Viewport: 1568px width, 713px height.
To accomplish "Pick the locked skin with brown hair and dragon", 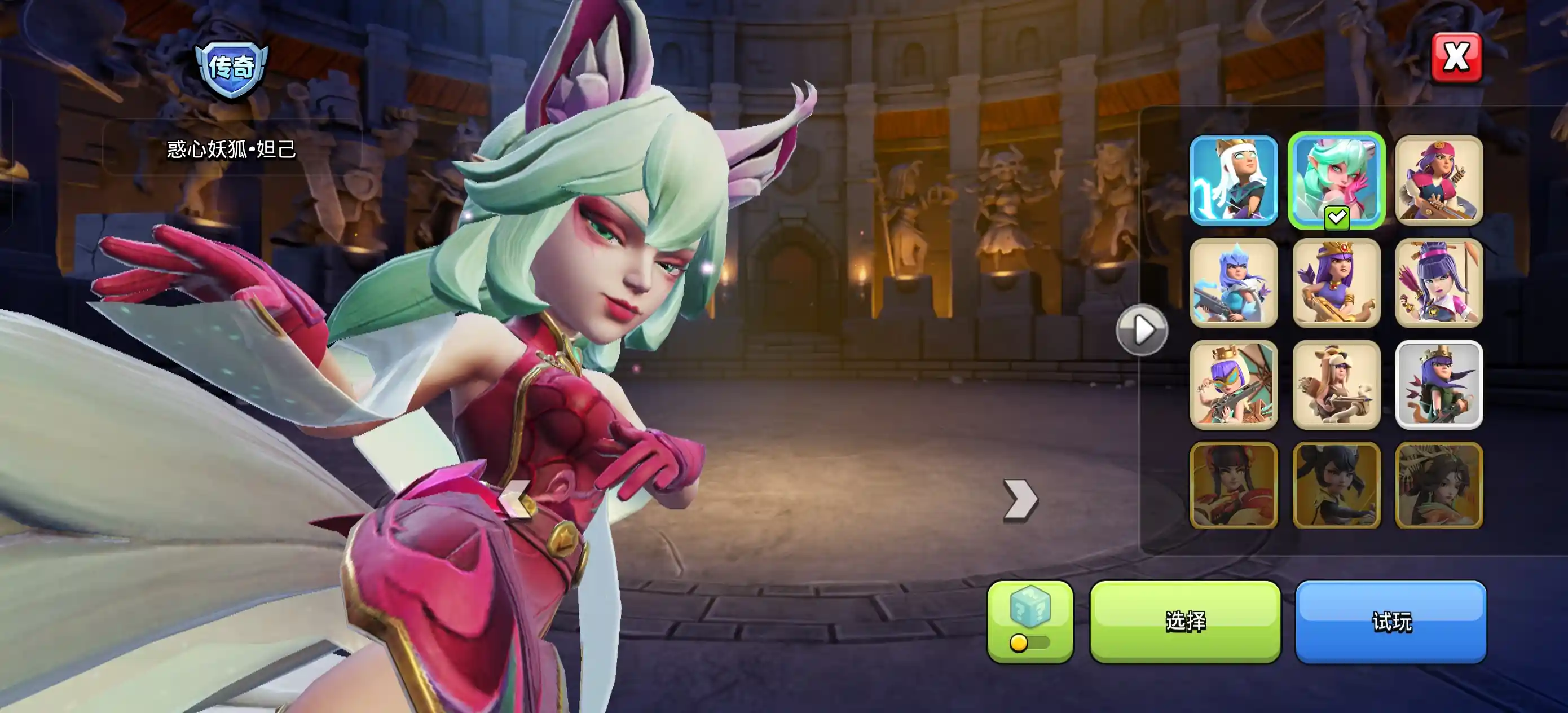I will click(x=1438, y=485).
